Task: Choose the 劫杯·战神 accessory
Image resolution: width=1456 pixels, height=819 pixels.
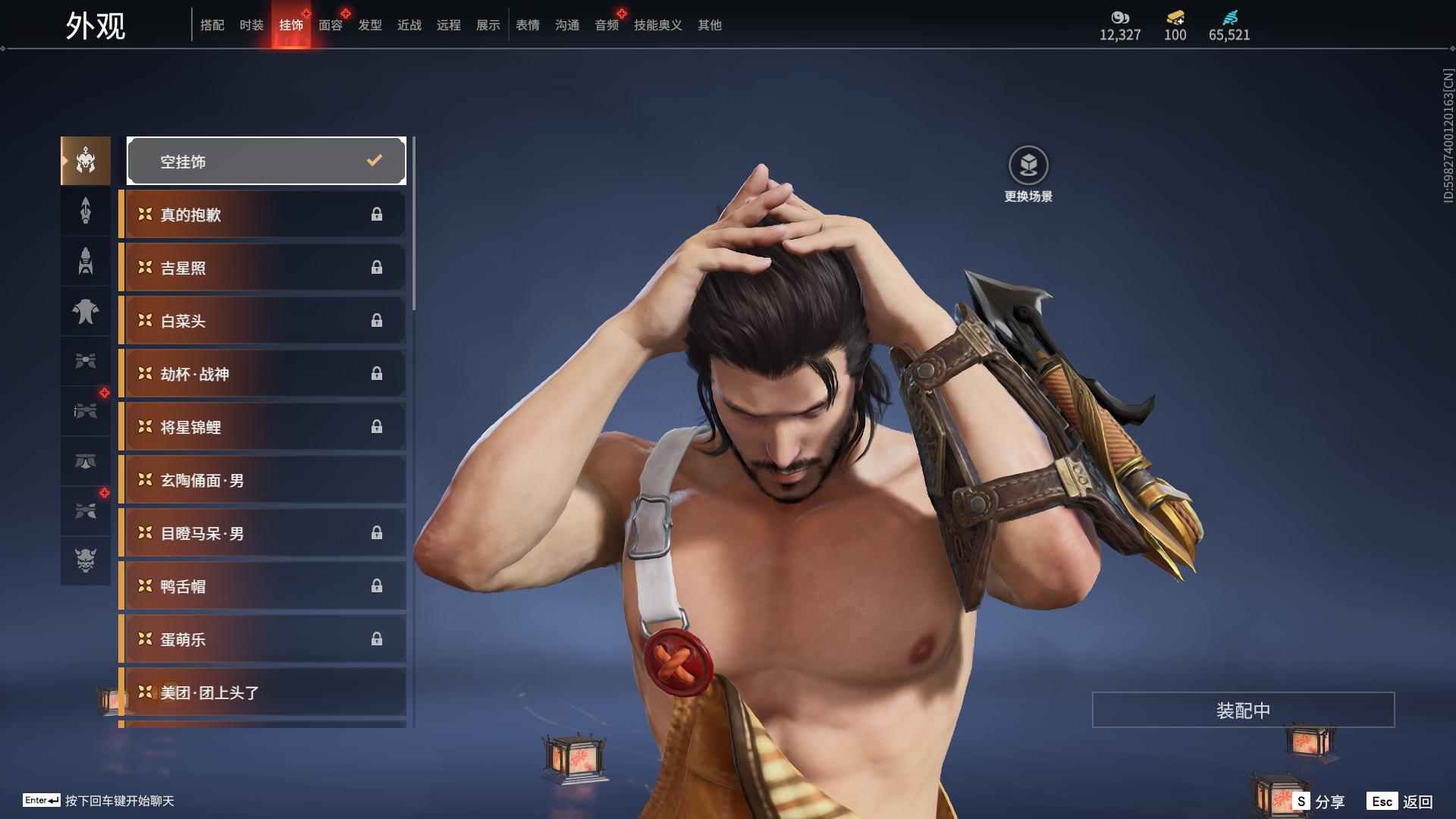Action: click(x=263, y=374)
